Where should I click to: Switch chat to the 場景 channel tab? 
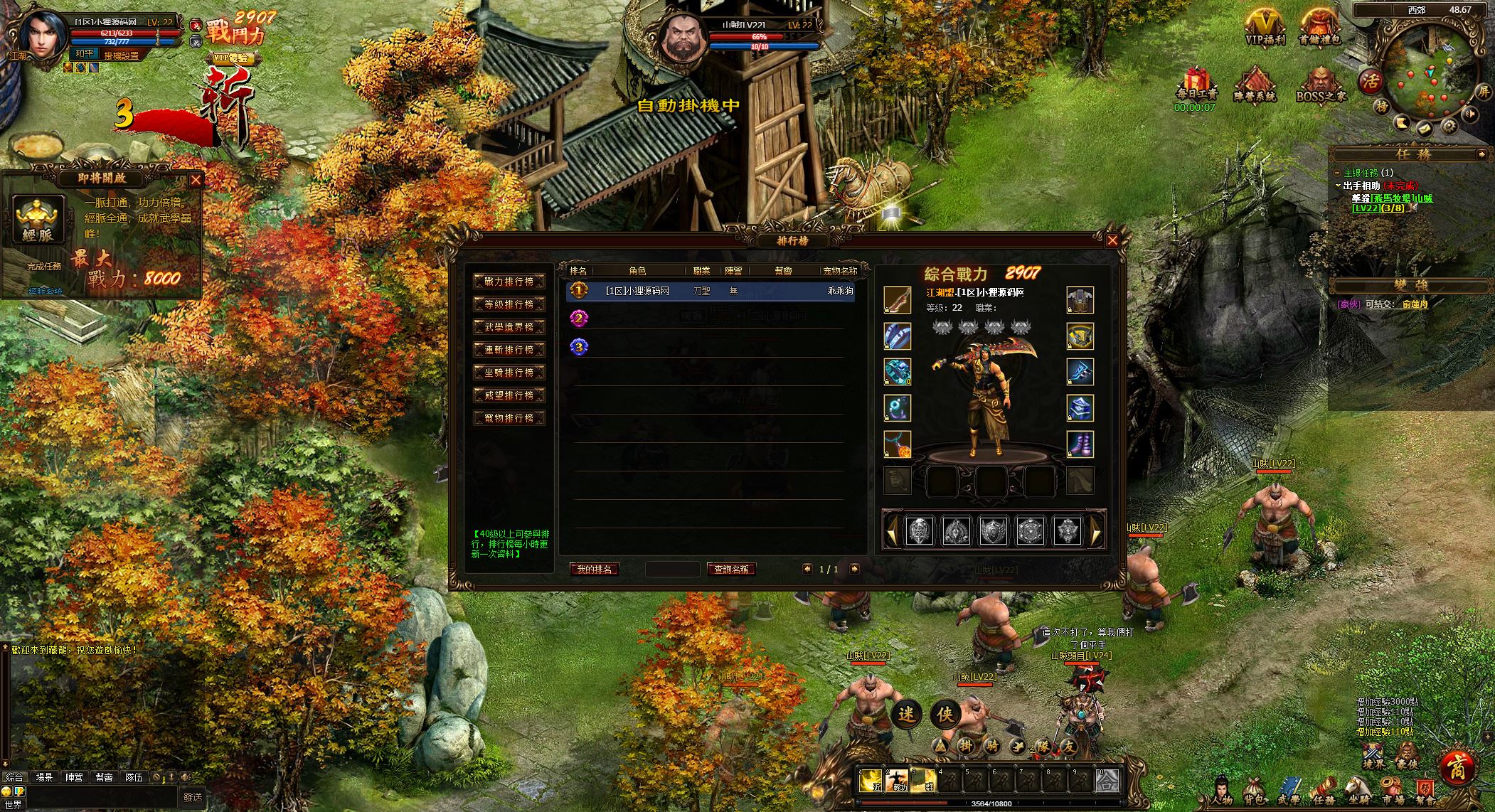pyautogui.click(x=44, y=777)
